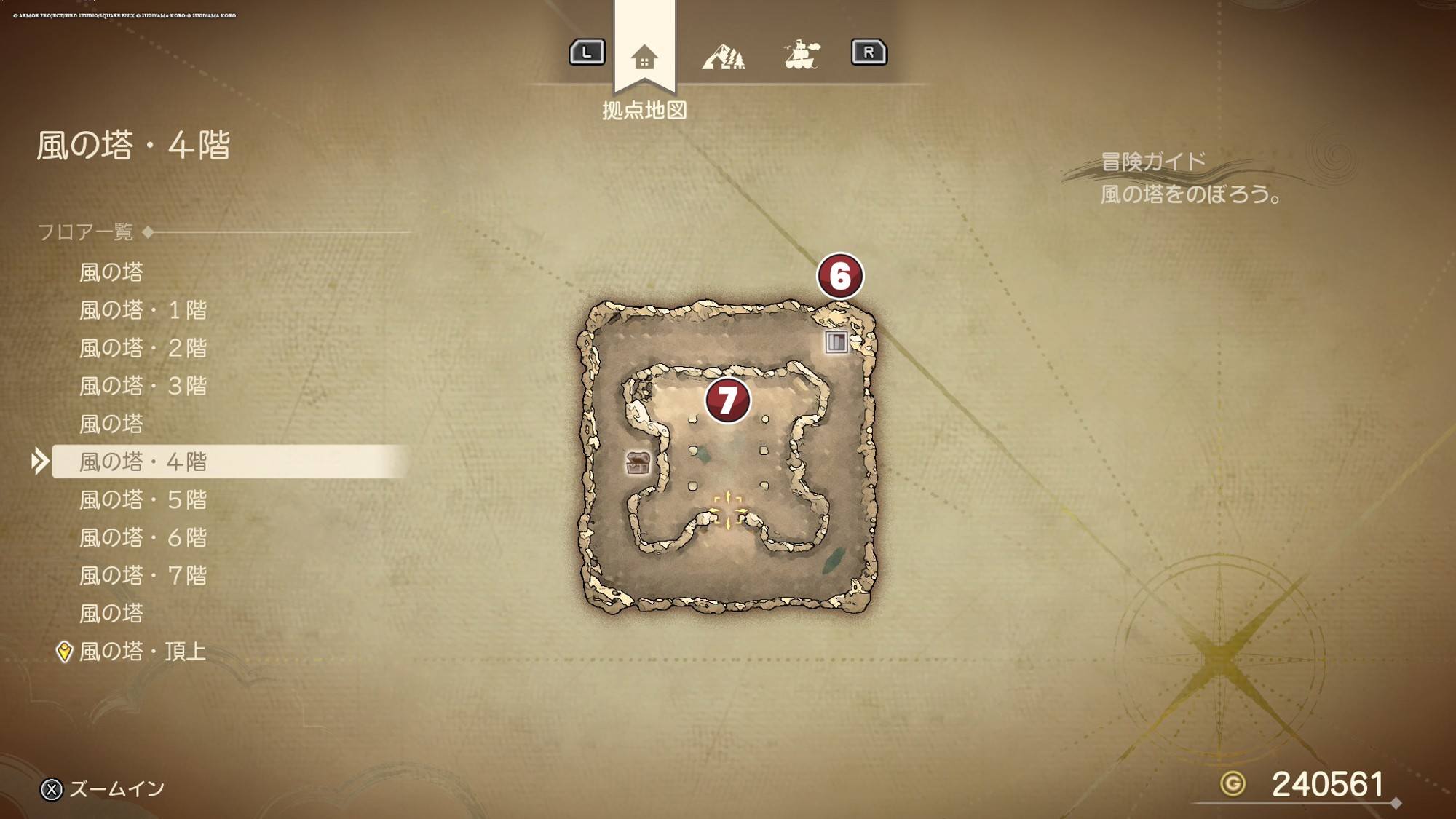The height and width of the screenshot is (819, 1456).
Task: Open the 風の塔・7階 floor map
Action: point(143,575)
